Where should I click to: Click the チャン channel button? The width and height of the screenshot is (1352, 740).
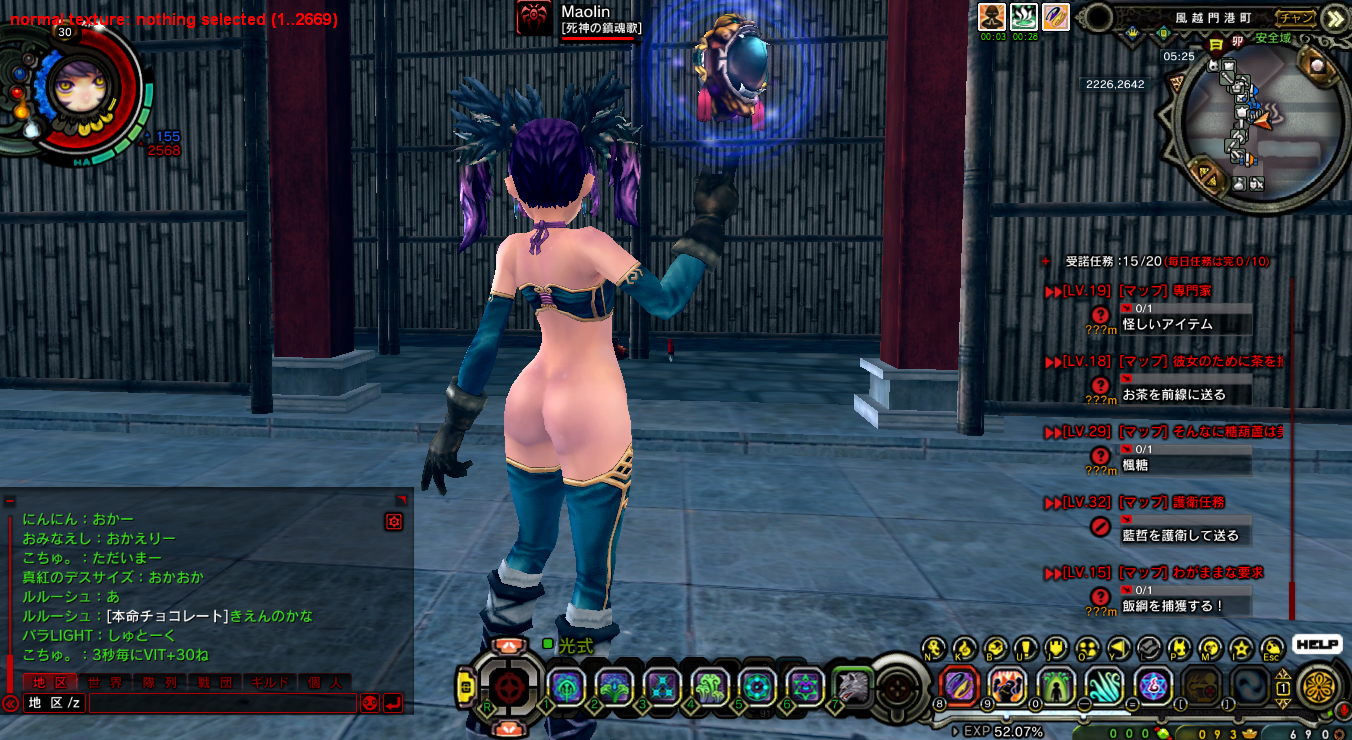[1297, 17]
